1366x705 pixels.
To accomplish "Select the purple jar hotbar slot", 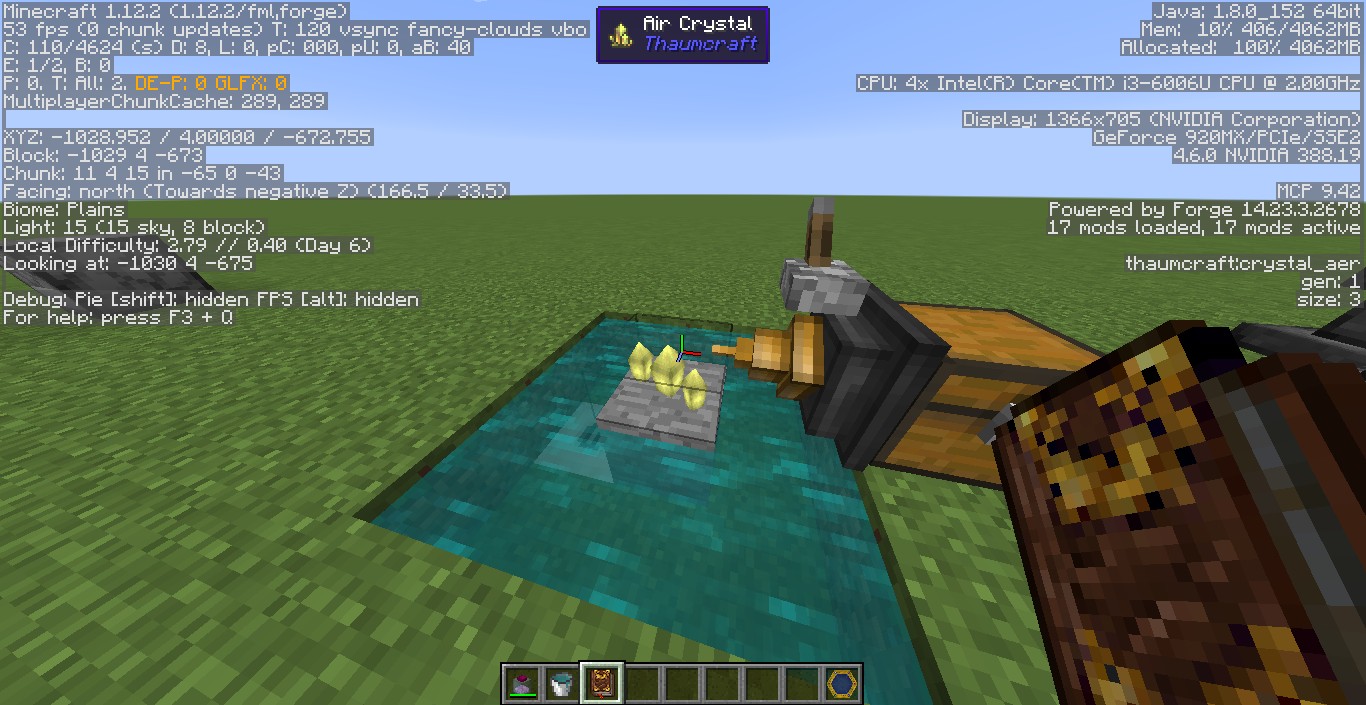I will (522, 684).
